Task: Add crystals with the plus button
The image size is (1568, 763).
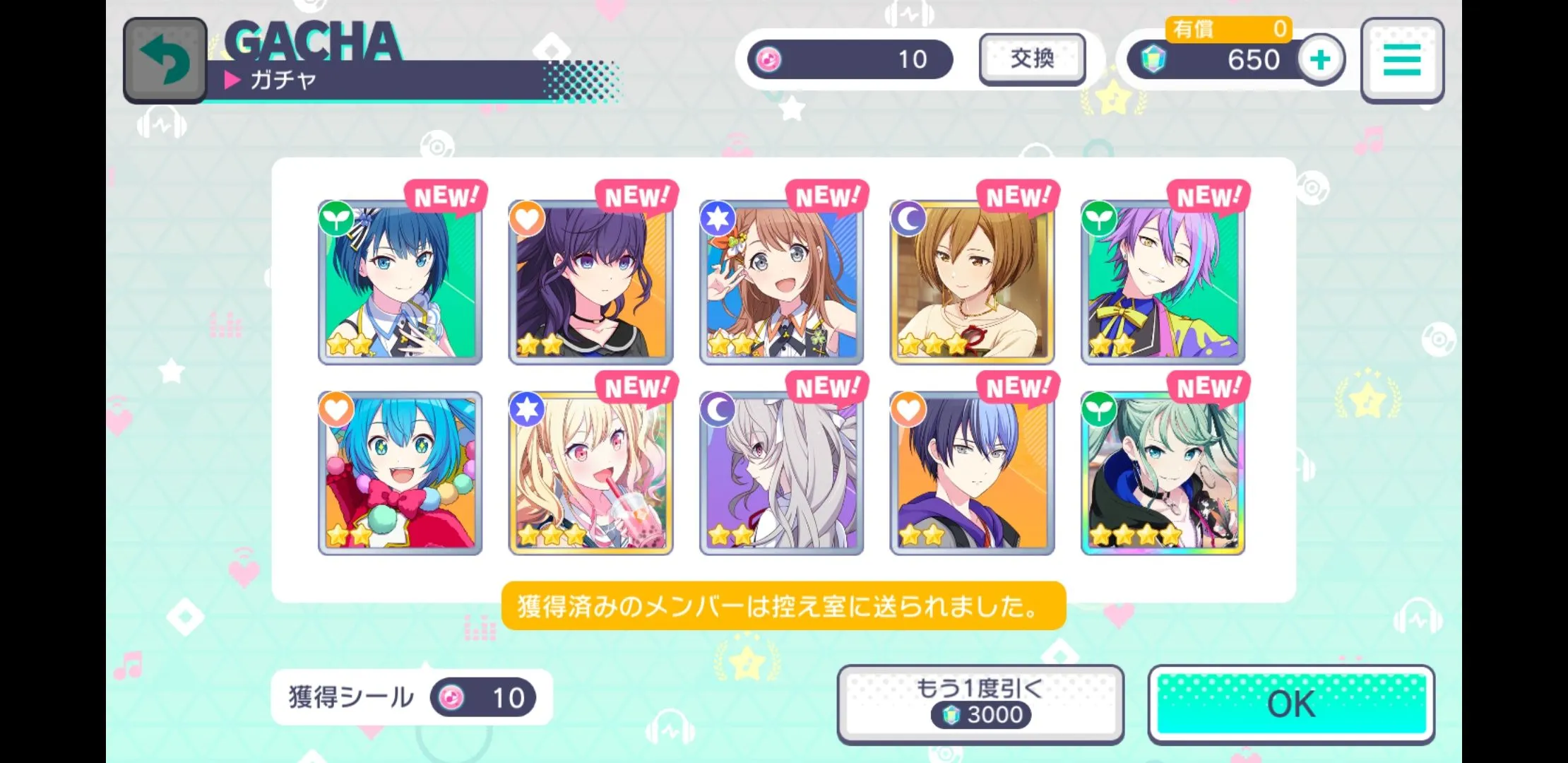Action: click(1320, 60)
